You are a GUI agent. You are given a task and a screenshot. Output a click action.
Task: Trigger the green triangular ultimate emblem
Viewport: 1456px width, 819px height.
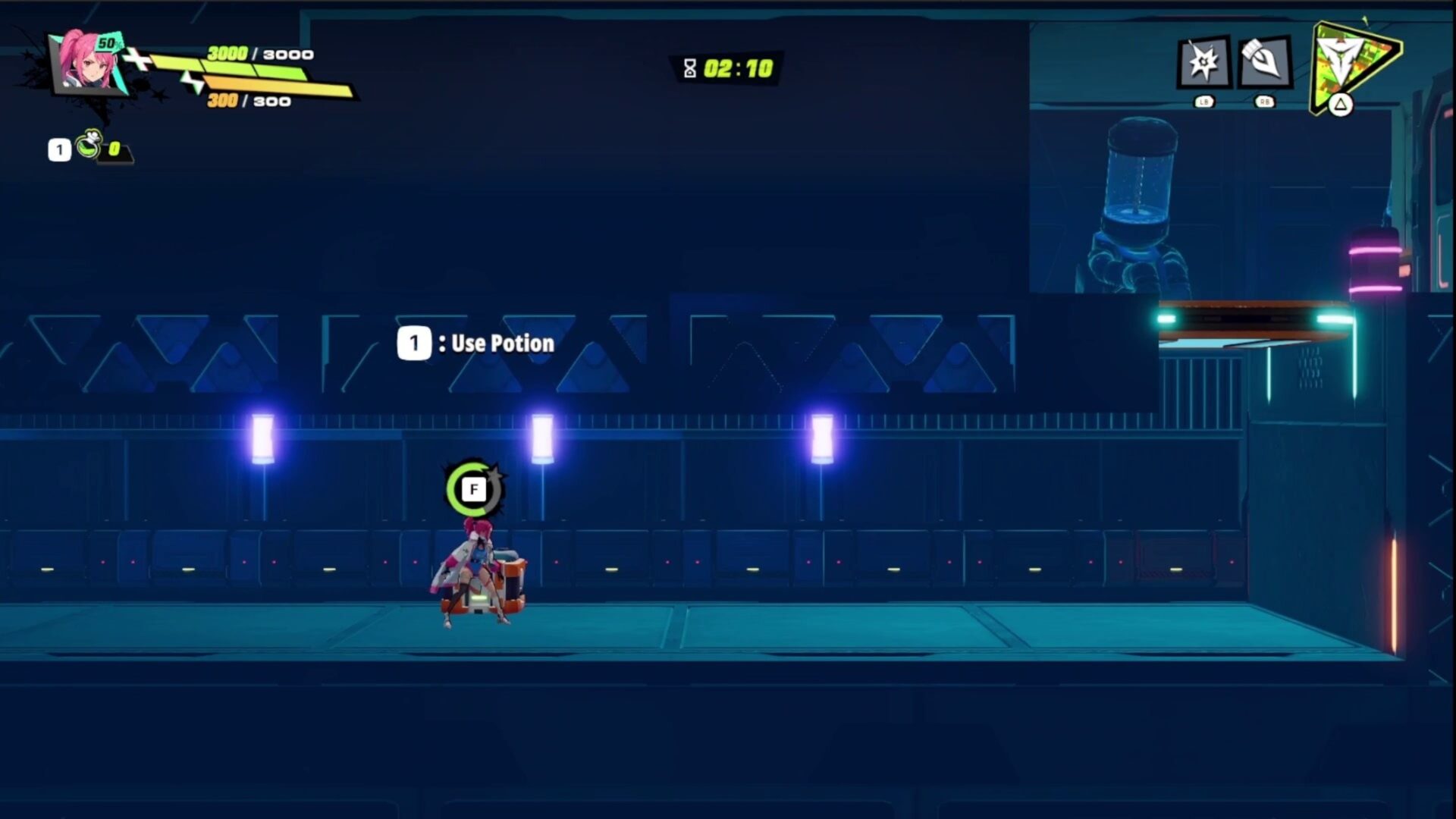1352,64
